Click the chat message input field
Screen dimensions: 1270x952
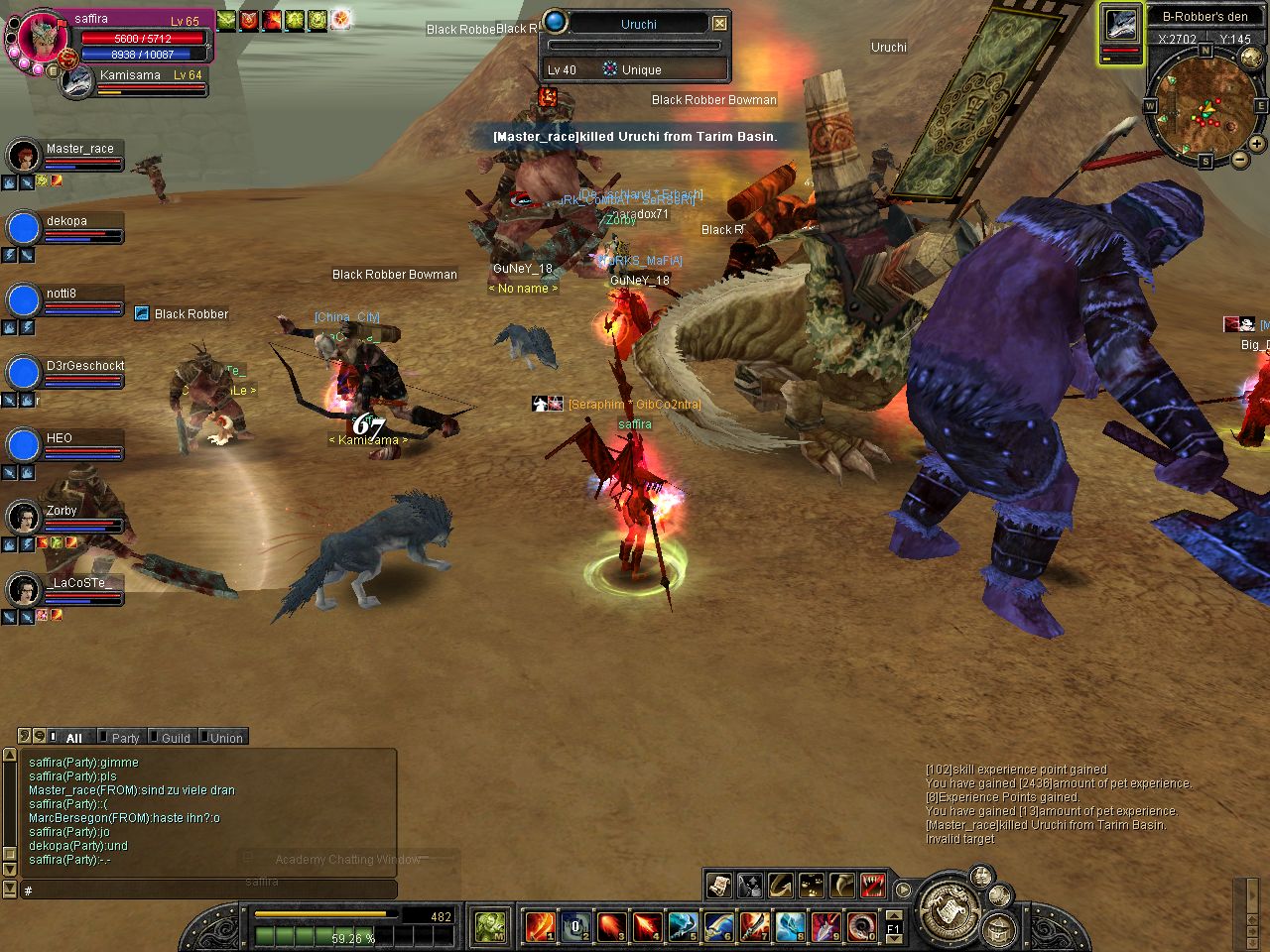208,891
